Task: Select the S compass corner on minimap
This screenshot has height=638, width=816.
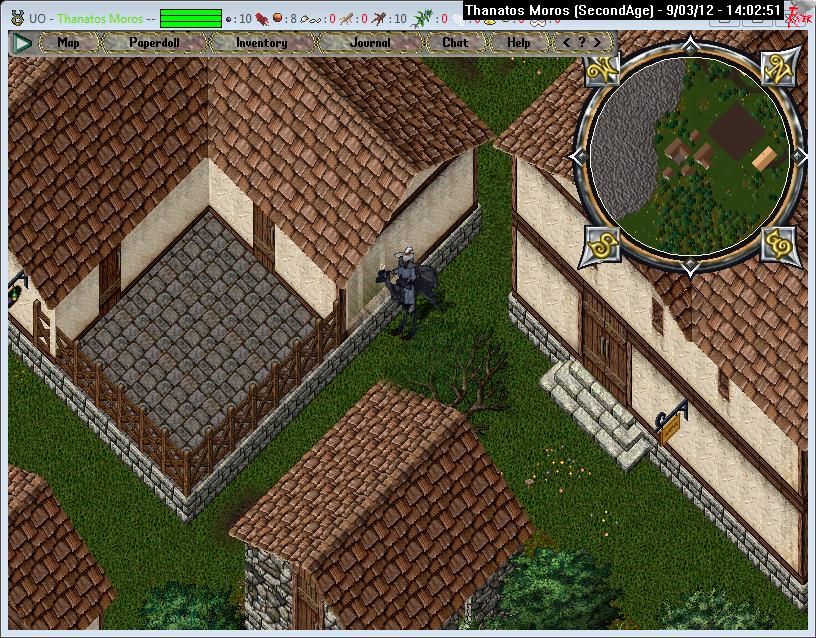Action: pyautogui.click(x=600, y=243)
